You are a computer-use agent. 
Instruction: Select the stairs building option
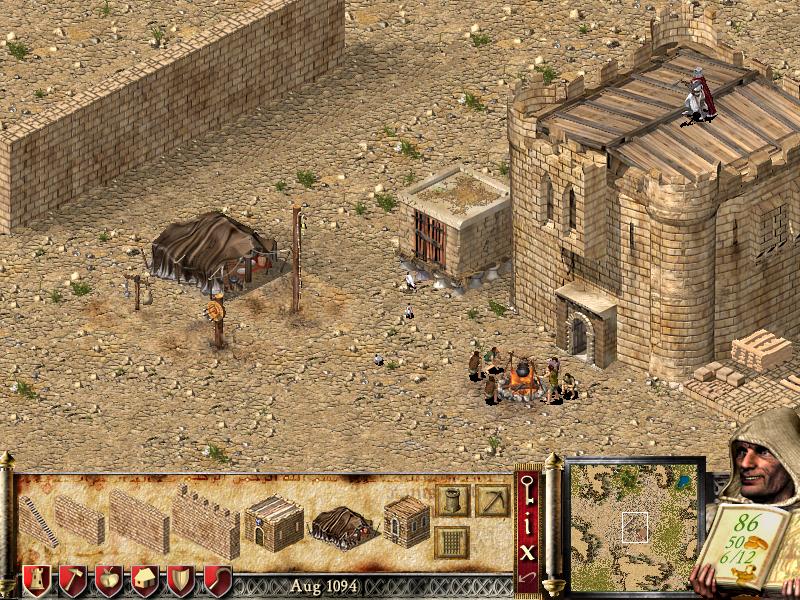click(x=38, y=521)
